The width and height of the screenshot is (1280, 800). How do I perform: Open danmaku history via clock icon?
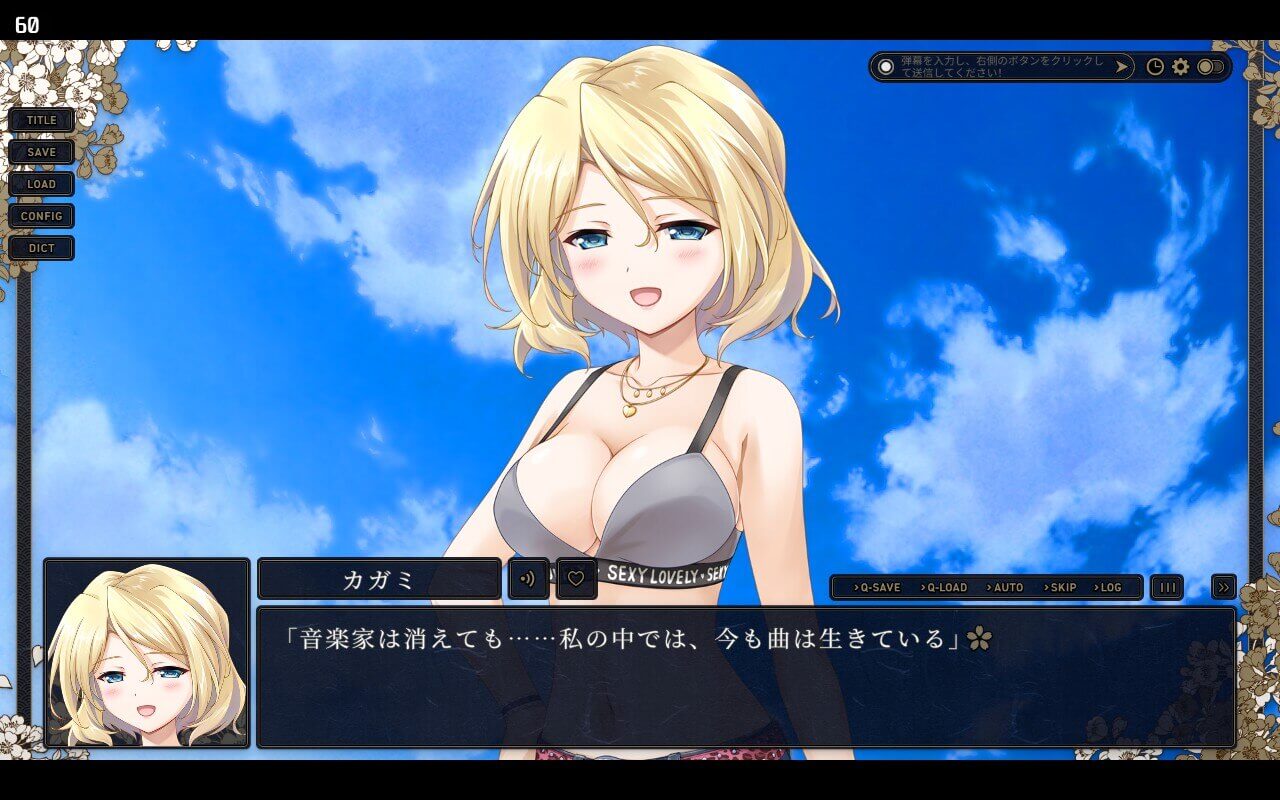tap(1155, 67)
